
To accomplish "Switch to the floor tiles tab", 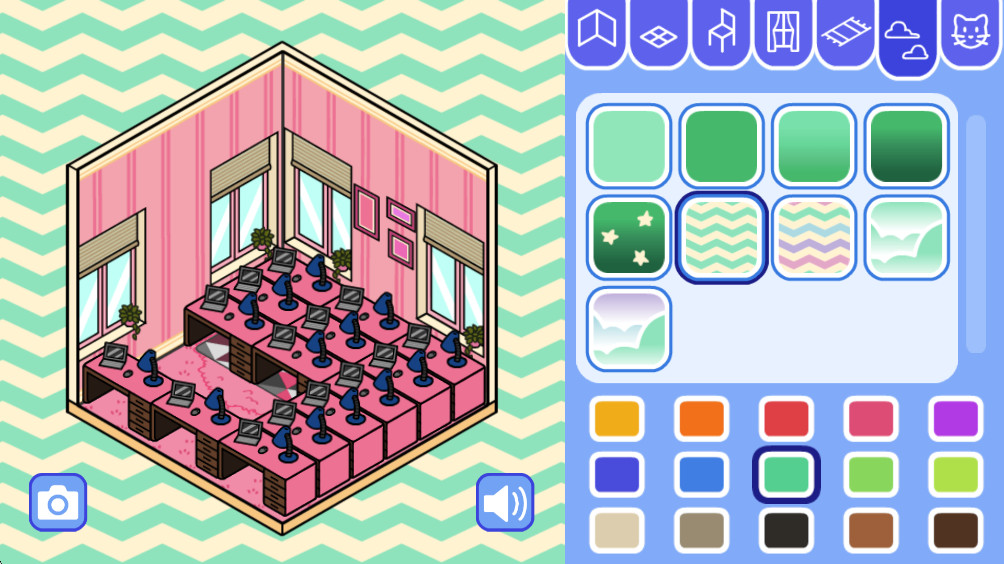I will click(x=659, y=34).
